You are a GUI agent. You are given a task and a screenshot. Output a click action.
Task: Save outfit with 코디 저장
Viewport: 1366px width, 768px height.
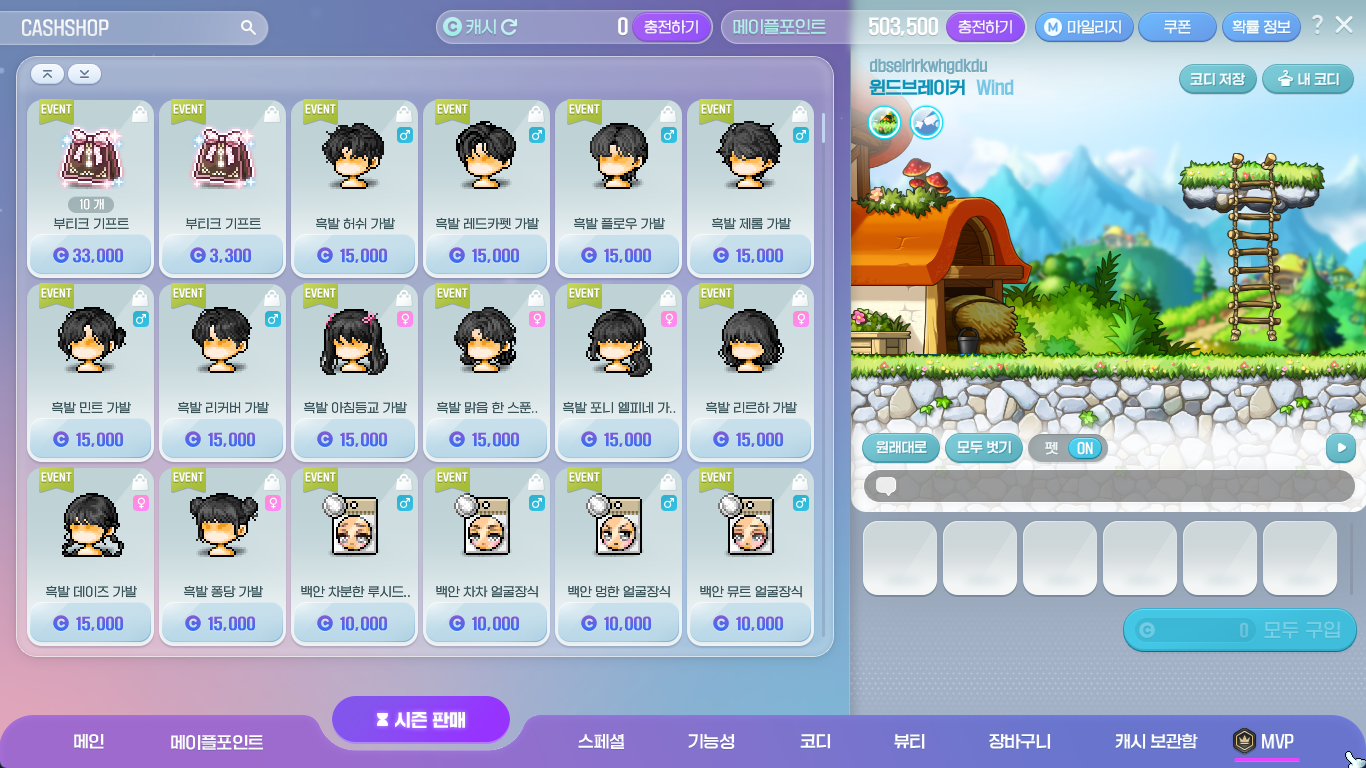pos(1216,79)
